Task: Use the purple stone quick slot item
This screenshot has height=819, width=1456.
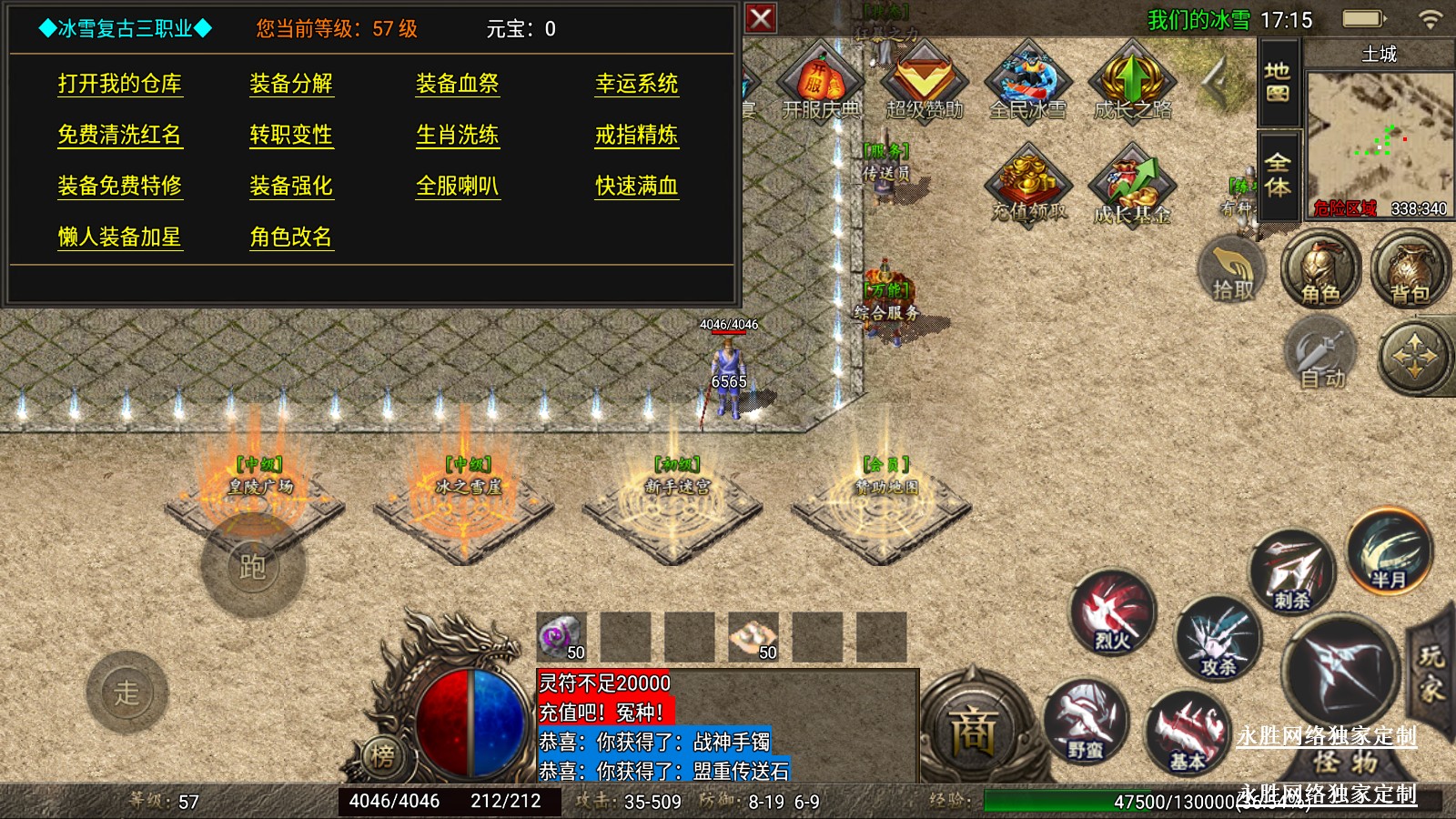Action: pyautogui.click(x=561, y=636)
